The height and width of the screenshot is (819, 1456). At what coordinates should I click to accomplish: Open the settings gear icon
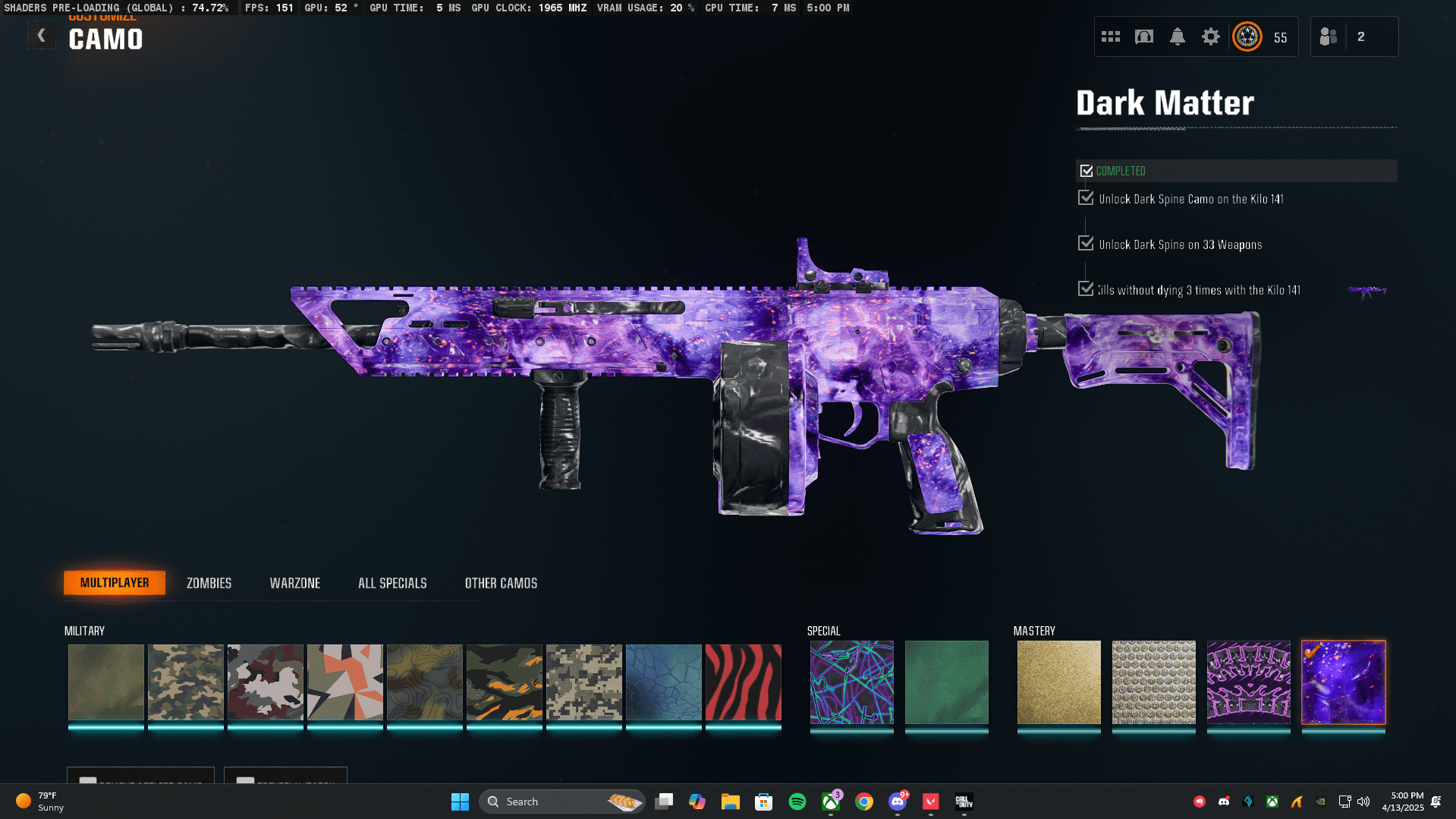coord(1210,36)
